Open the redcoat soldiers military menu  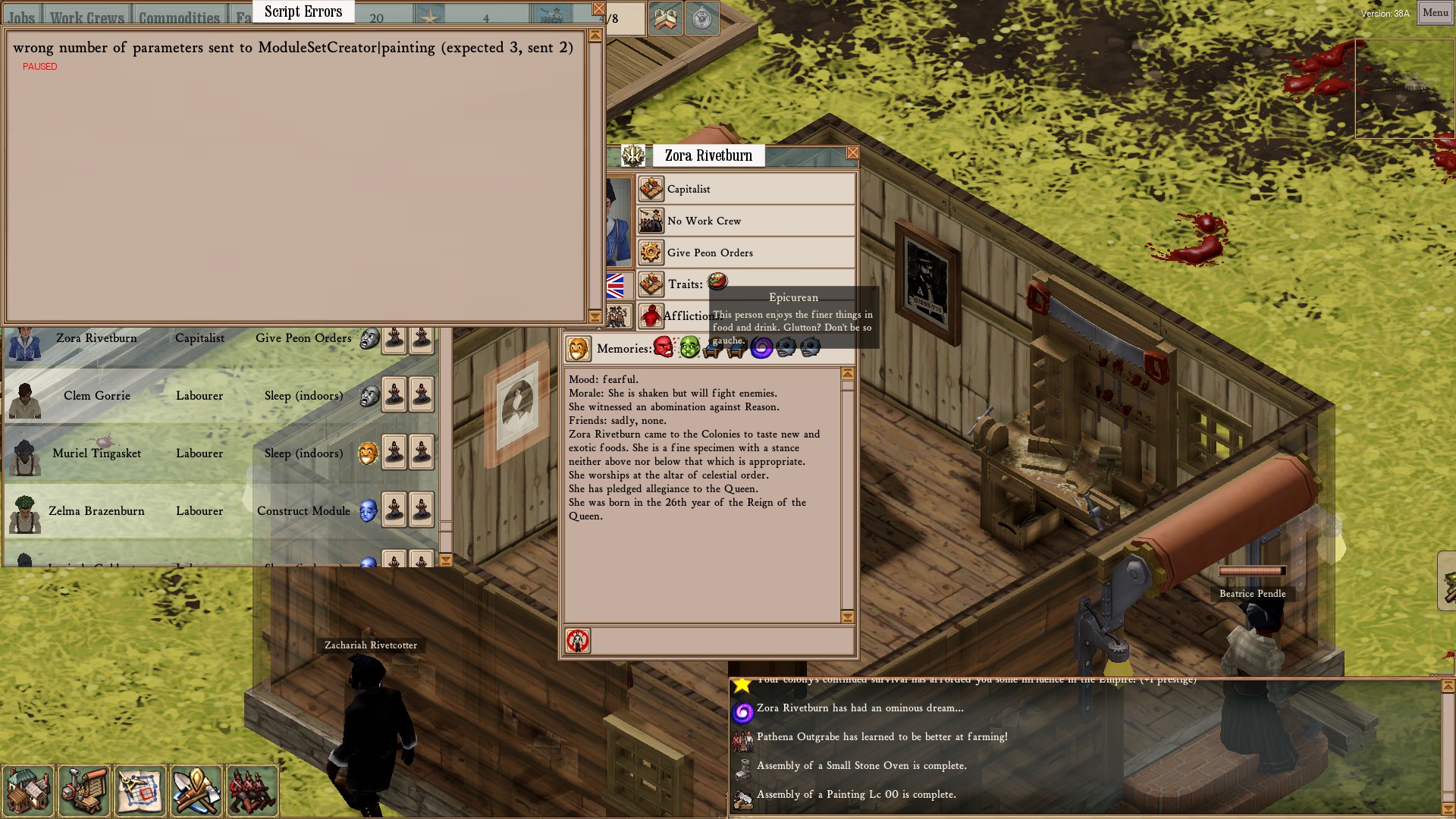252,790
